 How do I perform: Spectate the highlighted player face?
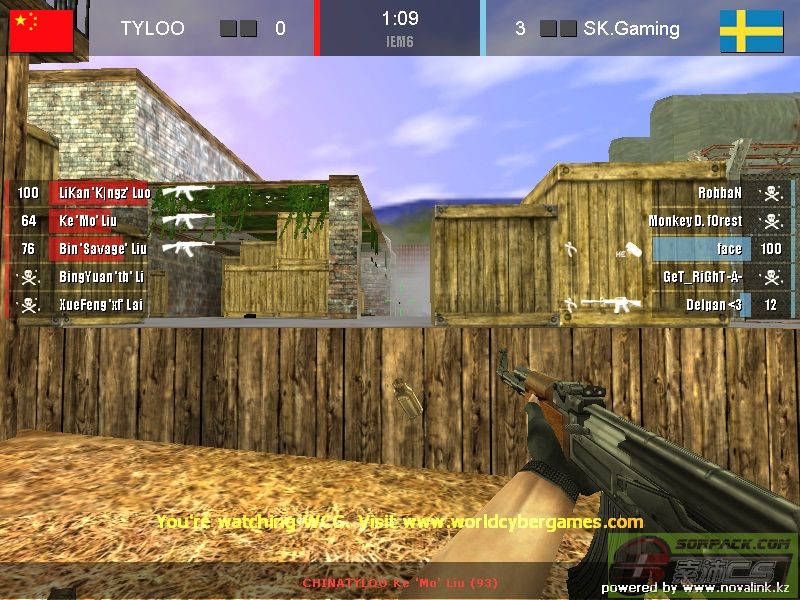click(x=729, y=248)
